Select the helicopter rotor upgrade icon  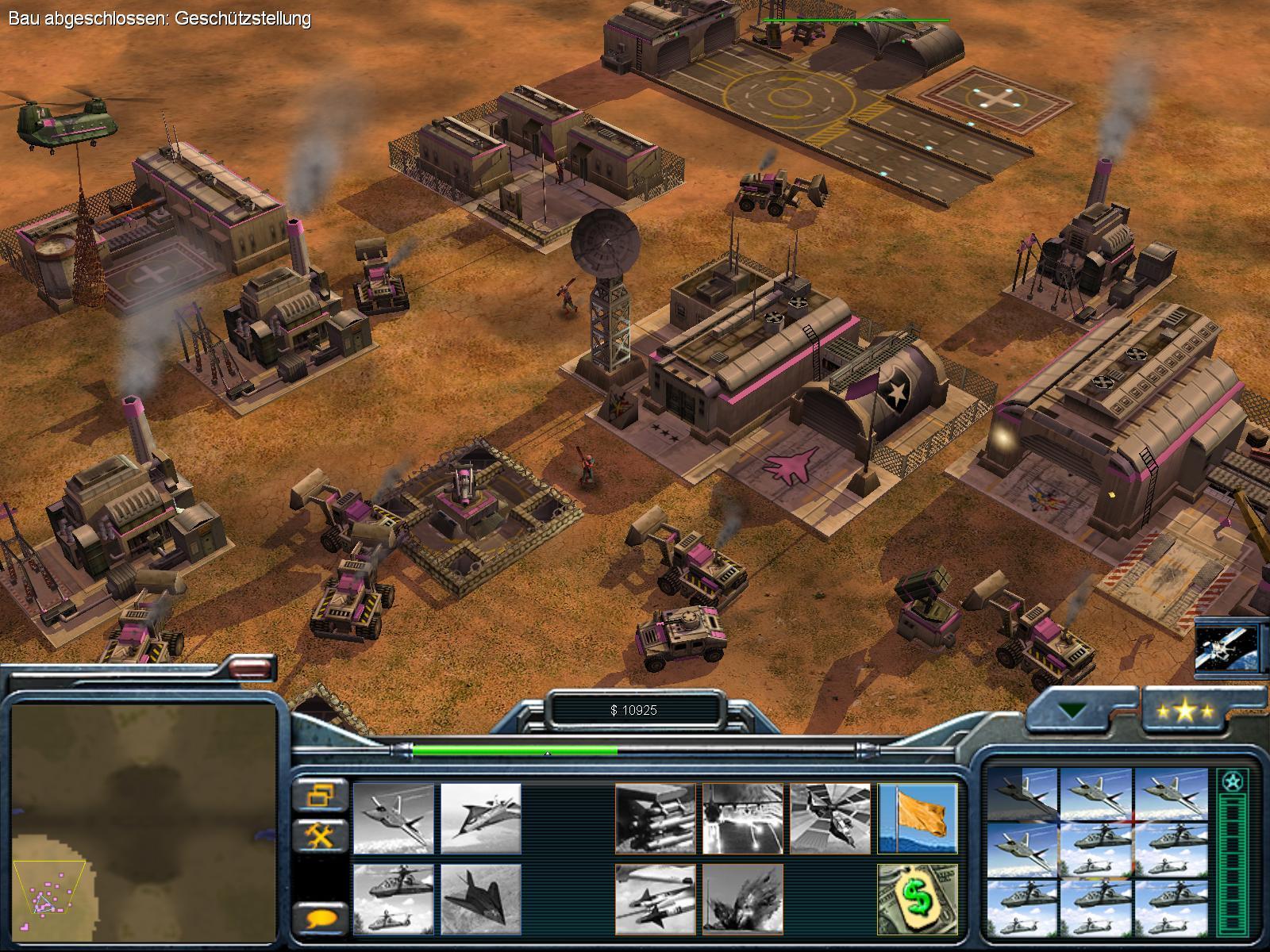830,819
